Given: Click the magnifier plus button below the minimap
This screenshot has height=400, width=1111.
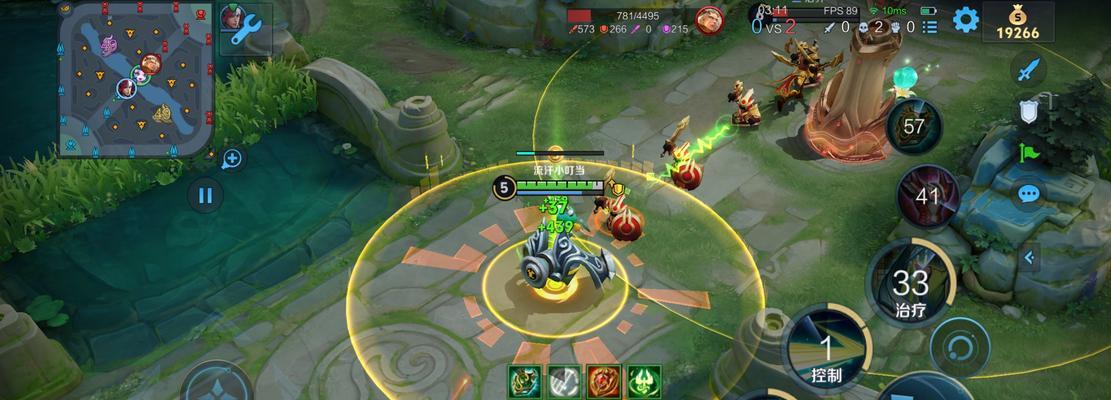Looking at the screenshot, I should 232,158.
